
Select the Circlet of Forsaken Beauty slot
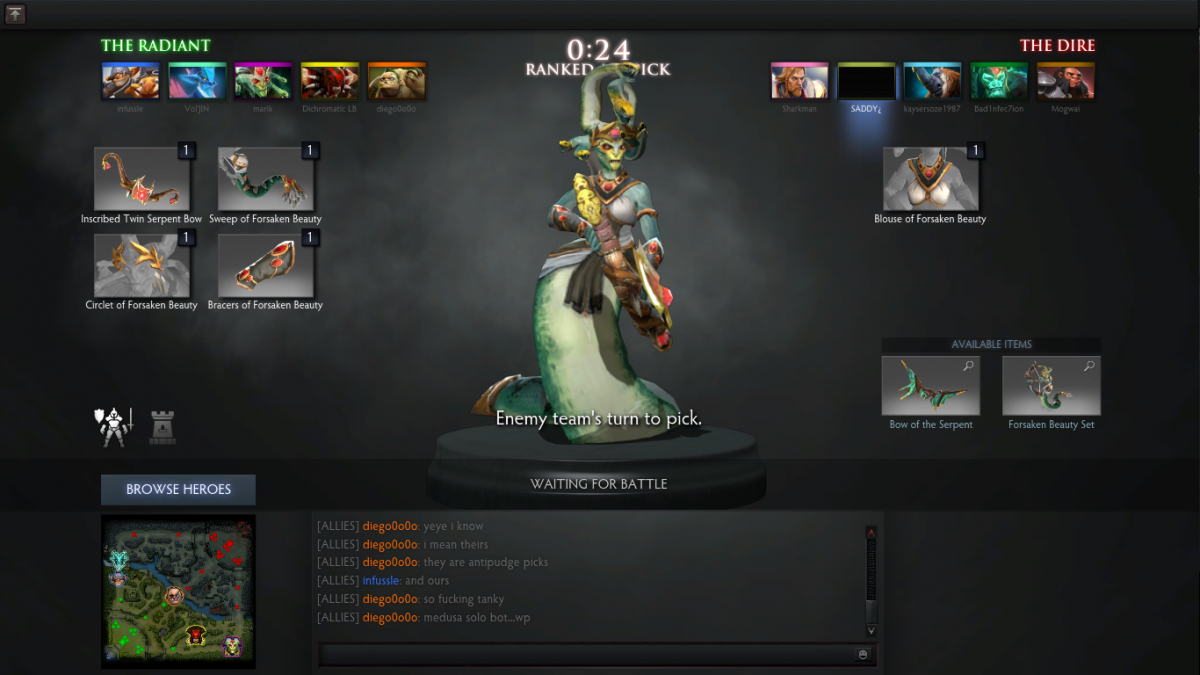click(x=142, y=266)
